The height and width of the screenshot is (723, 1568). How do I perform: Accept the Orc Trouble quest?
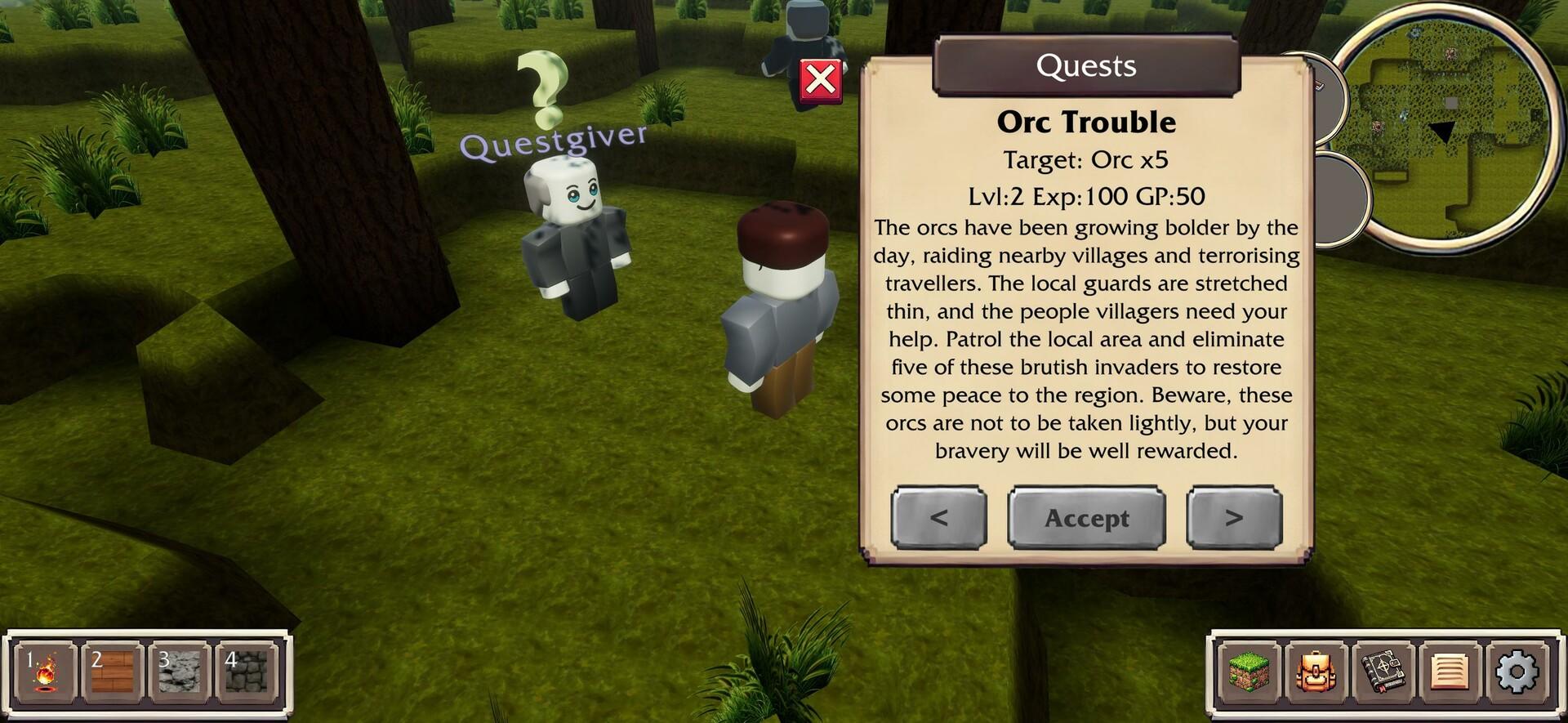[1087, 518]
